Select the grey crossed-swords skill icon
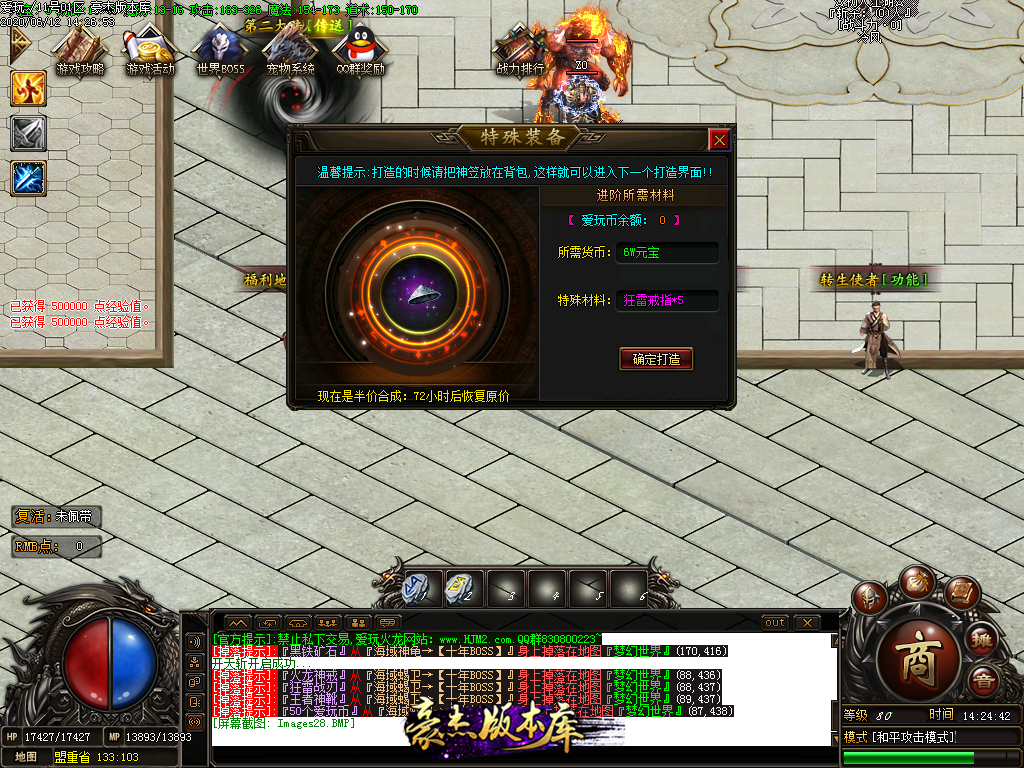The height and width of the screenshot is (768, 1024). point(28,133)
